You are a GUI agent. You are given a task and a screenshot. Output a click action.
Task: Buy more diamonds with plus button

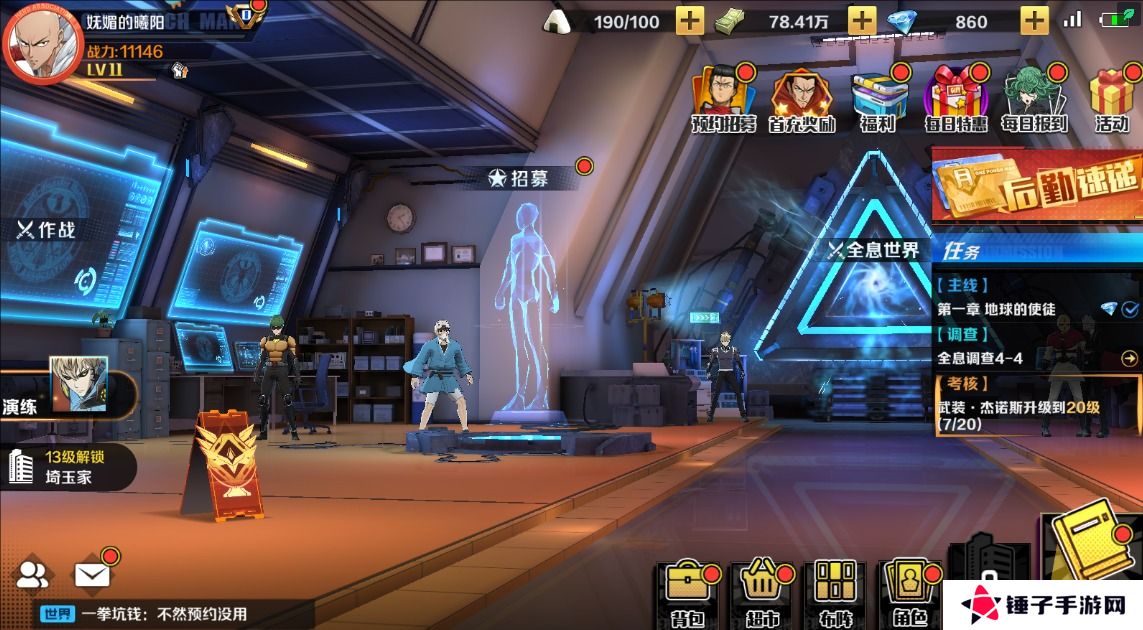(x=1034, y=20)
